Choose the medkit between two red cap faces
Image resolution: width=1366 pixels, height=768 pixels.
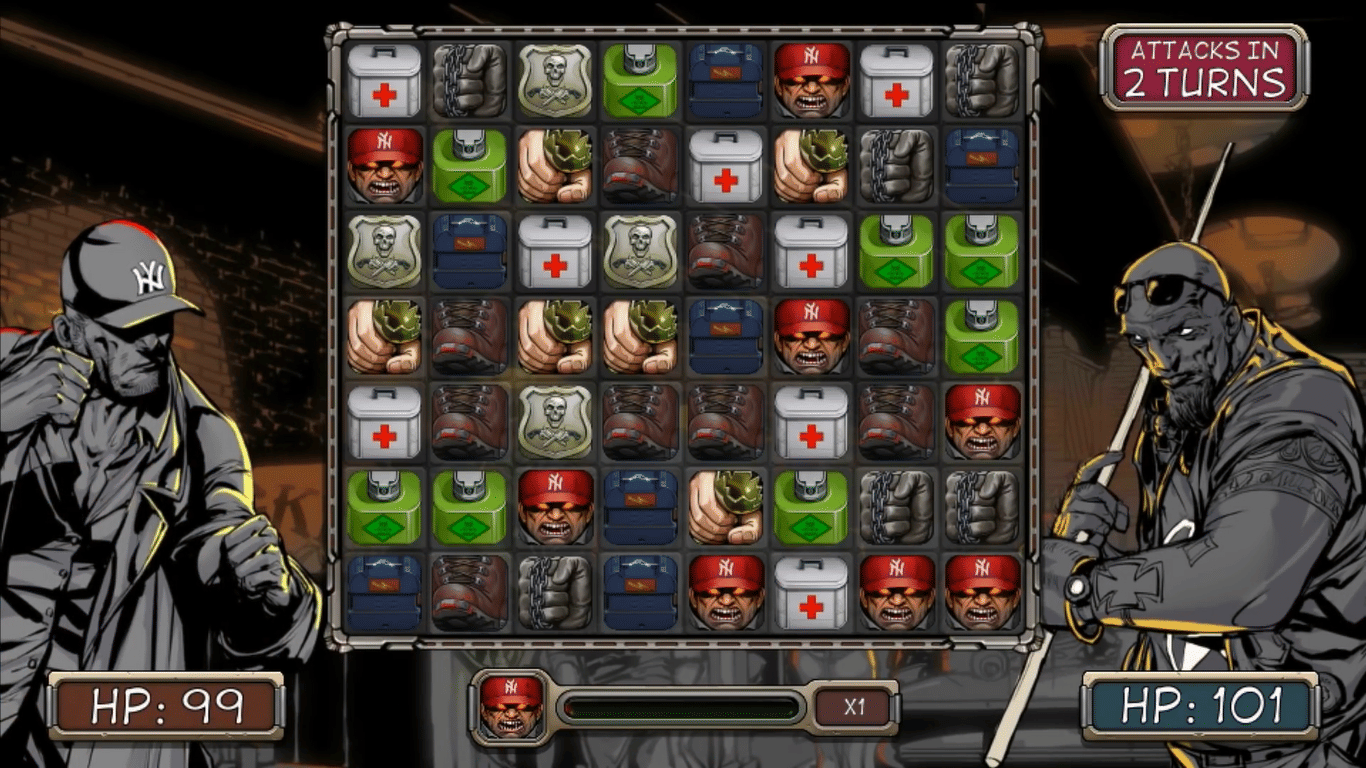(x=812, y=591)
